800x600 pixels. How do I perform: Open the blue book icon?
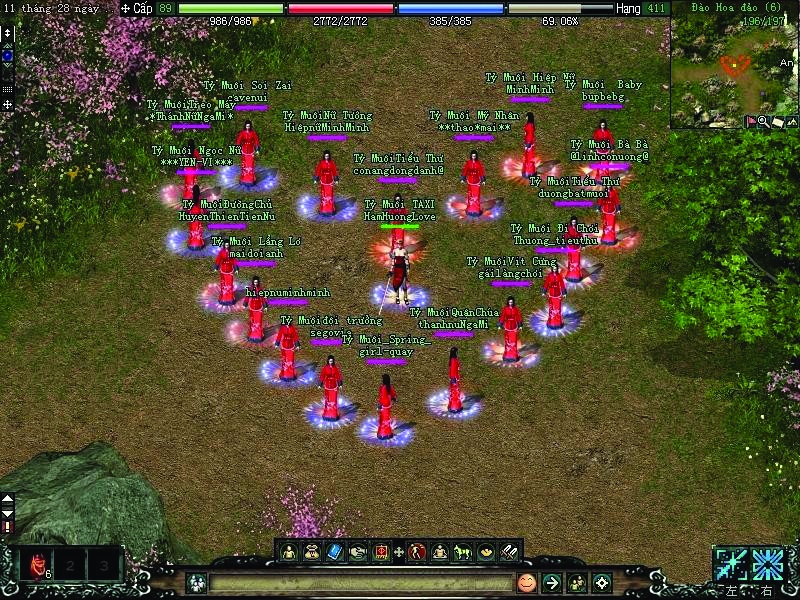[335, 551]
